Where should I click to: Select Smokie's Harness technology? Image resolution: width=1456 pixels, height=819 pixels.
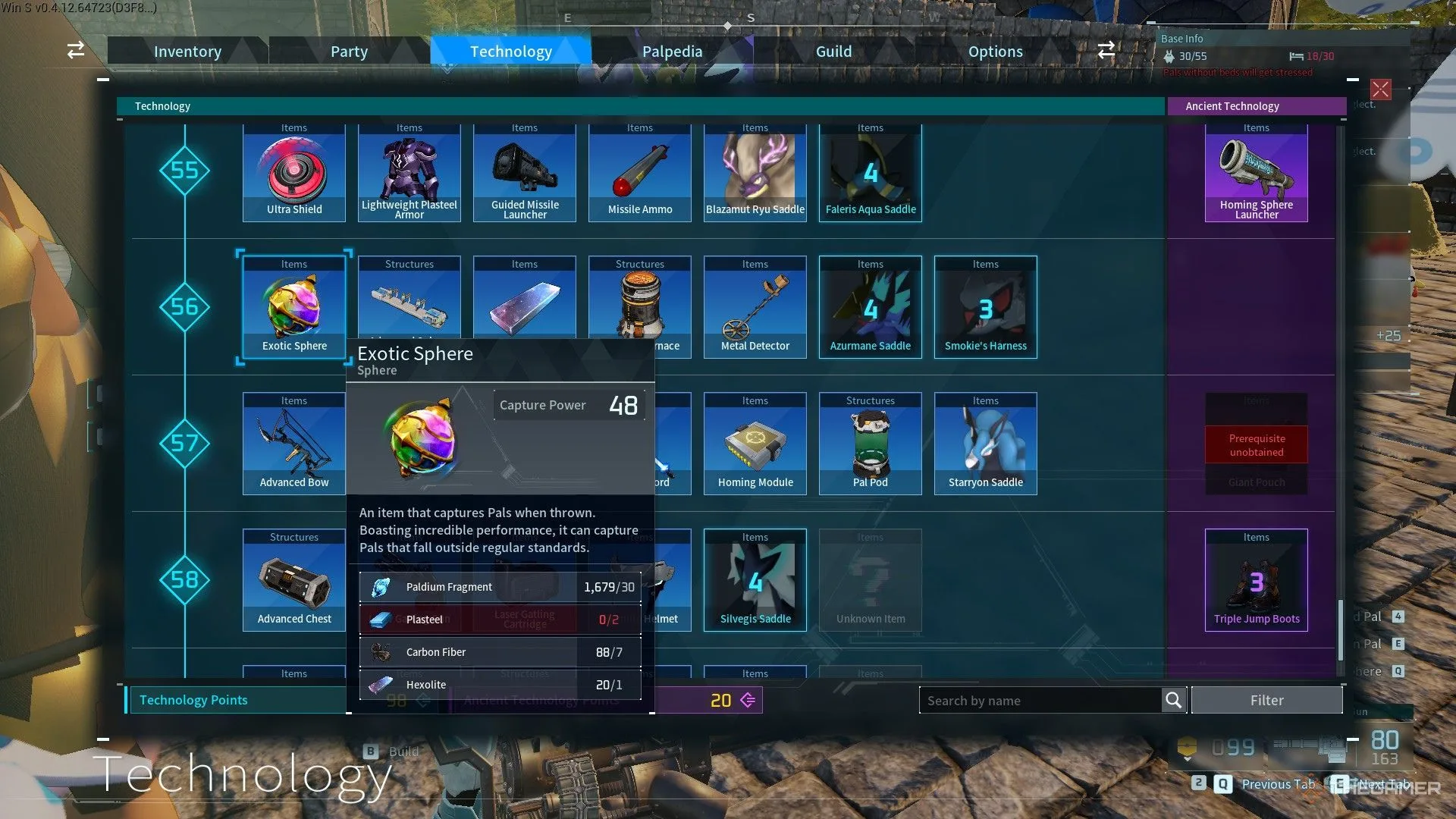click(x=986, y=308)
